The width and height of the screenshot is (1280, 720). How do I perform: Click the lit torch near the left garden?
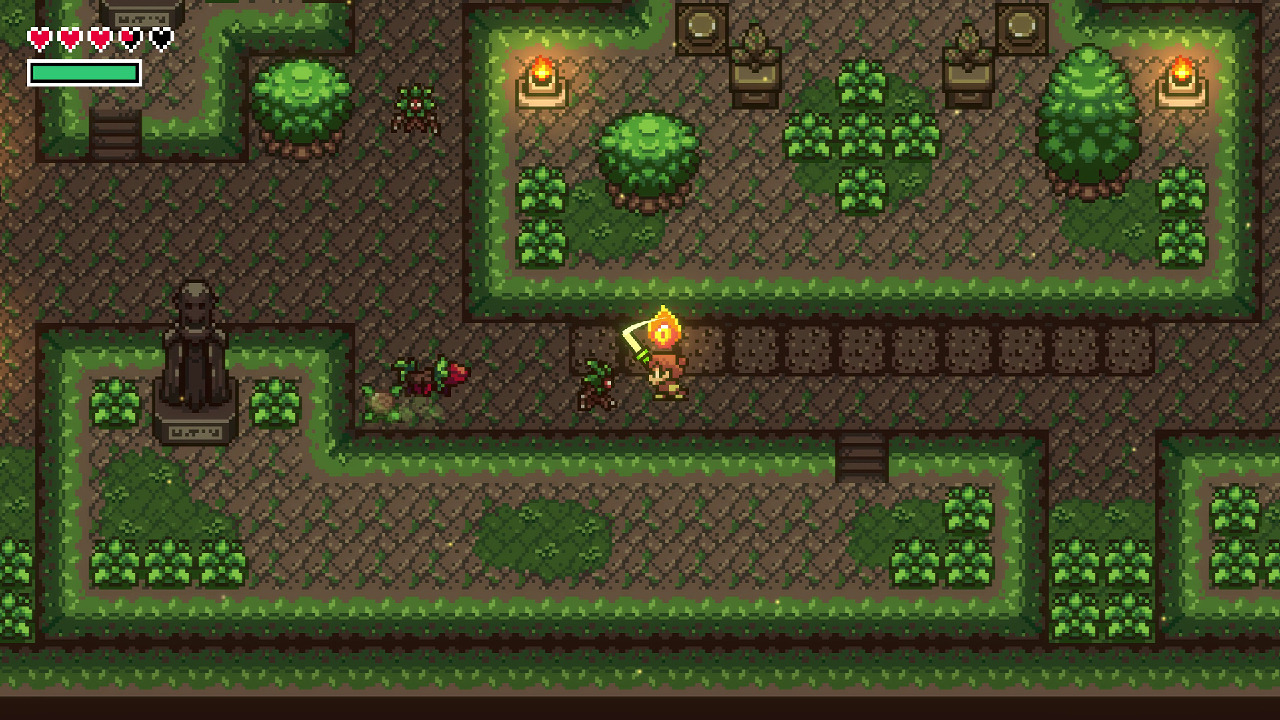[541, 72]
